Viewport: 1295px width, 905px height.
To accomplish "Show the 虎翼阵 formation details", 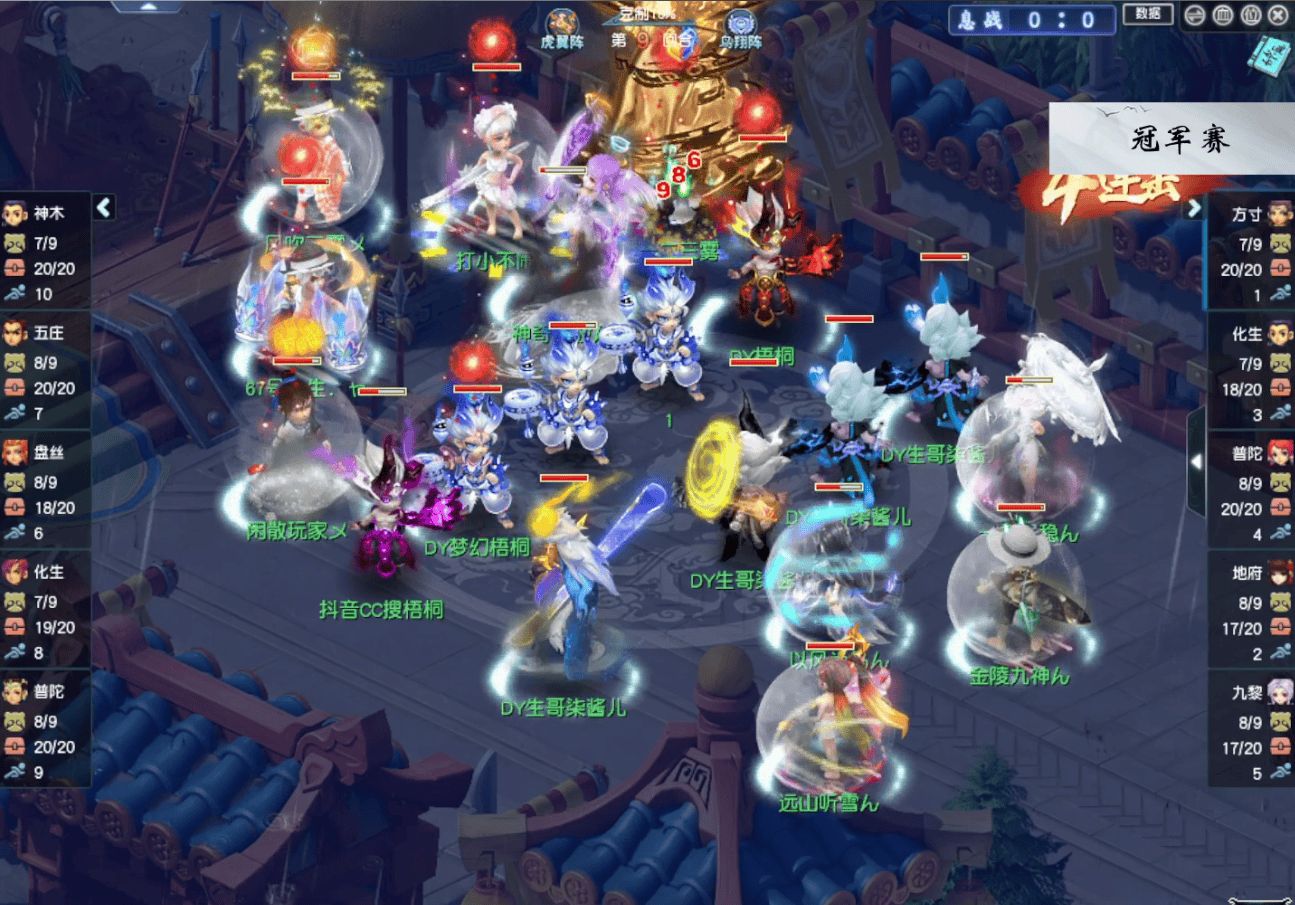I will 560,27.
